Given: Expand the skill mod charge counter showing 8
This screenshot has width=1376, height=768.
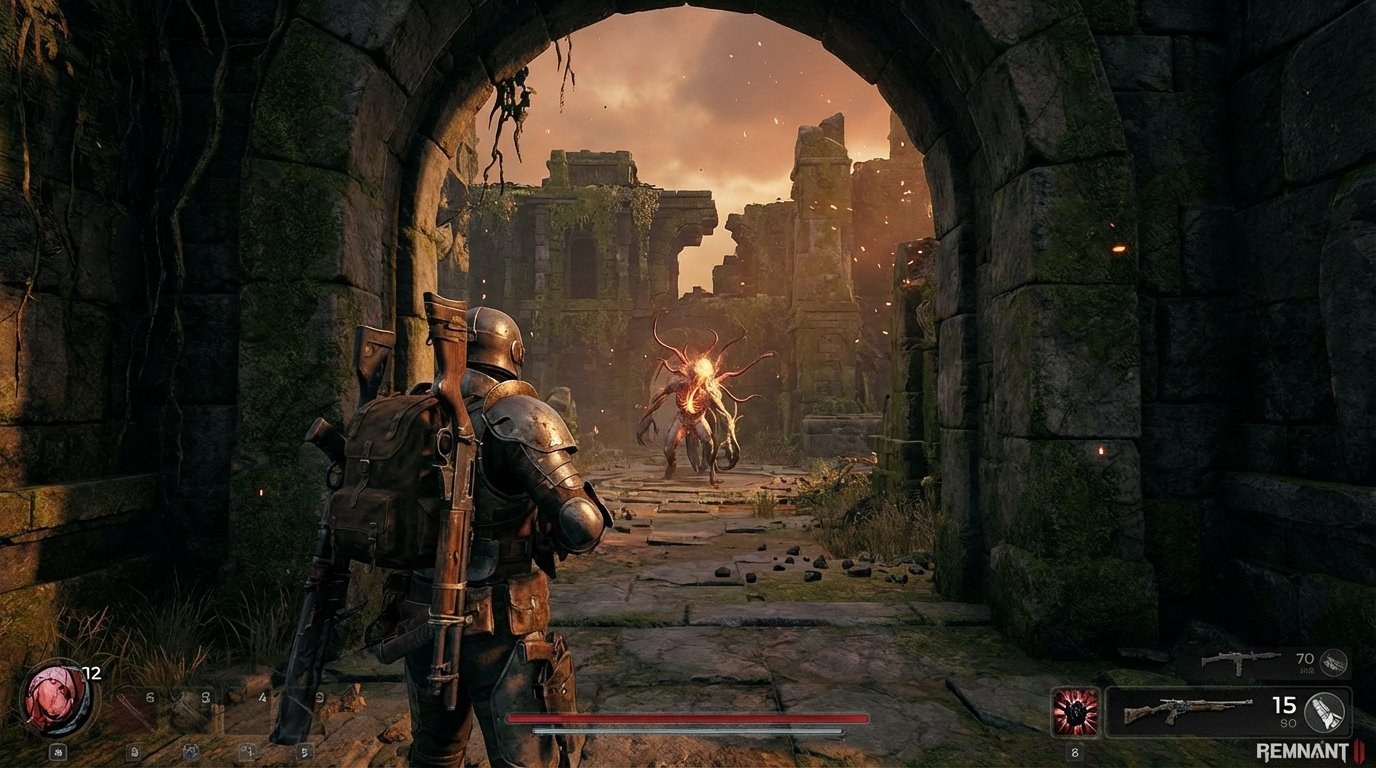Looking at the screenshot, I should click(1075, 752).
